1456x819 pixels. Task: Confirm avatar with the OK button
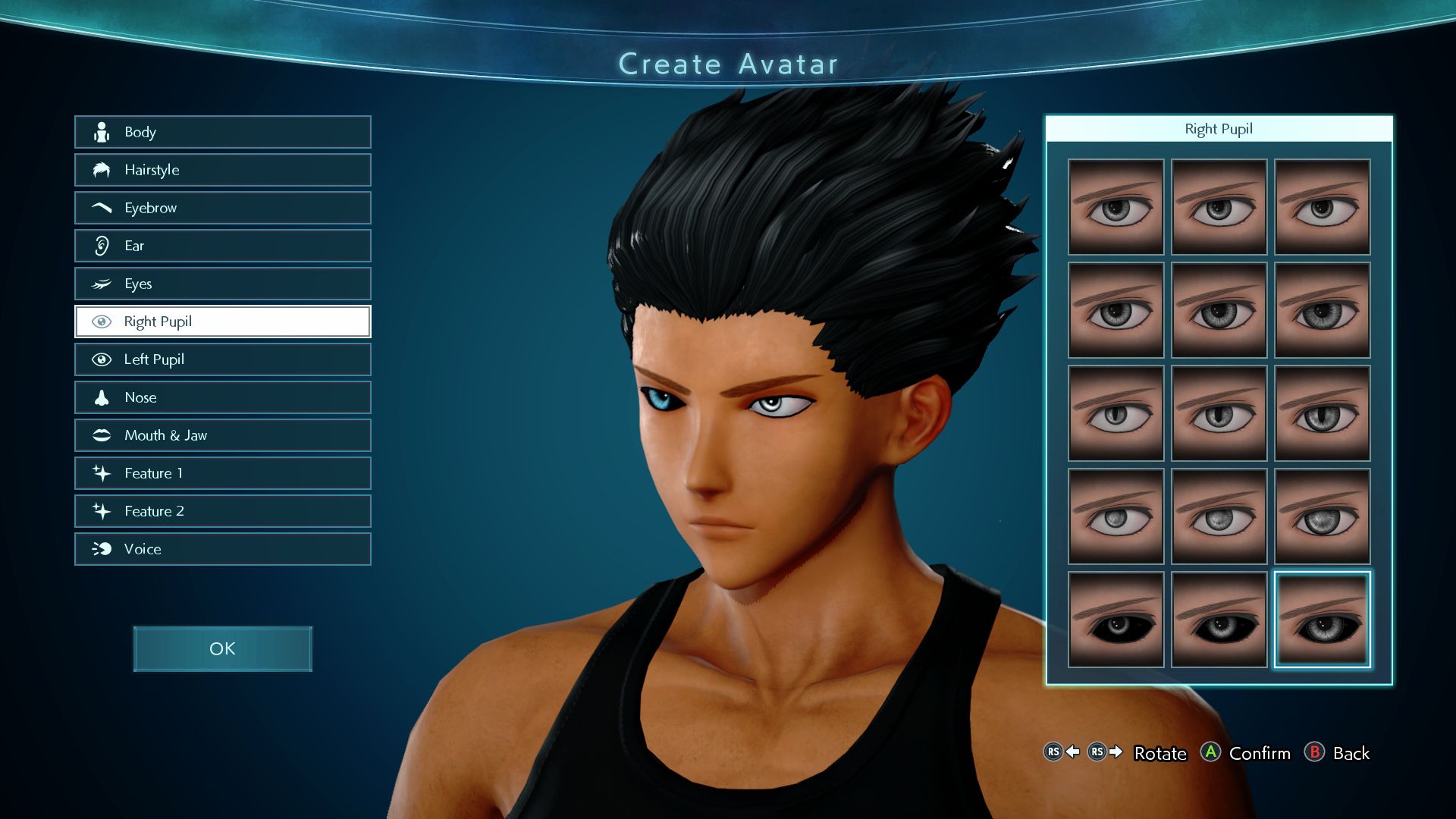click(x=222, y=649)
